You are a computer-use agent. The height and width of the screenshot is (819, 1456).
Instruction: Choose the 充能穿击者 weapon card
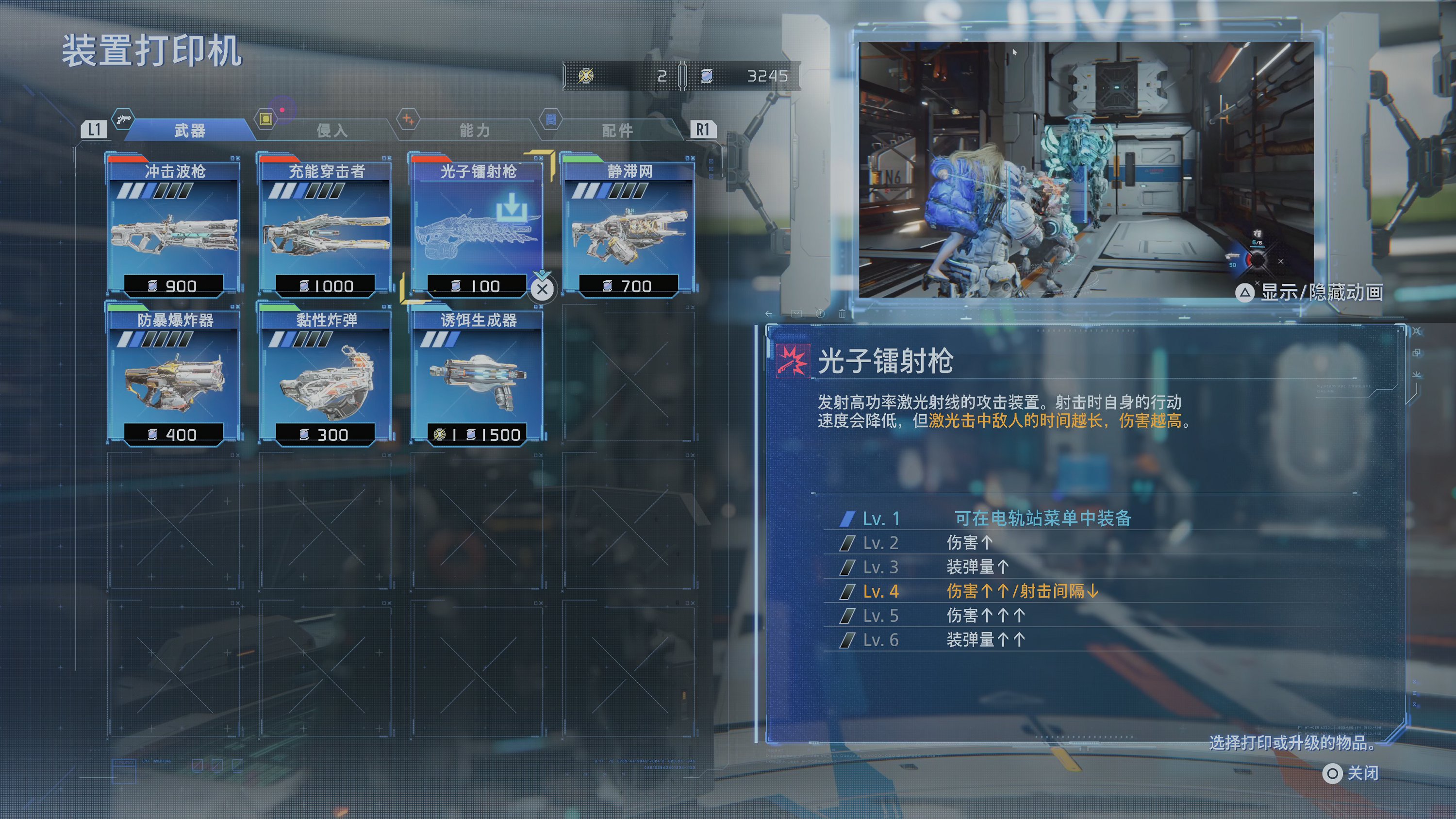click(x=326, y=226)
